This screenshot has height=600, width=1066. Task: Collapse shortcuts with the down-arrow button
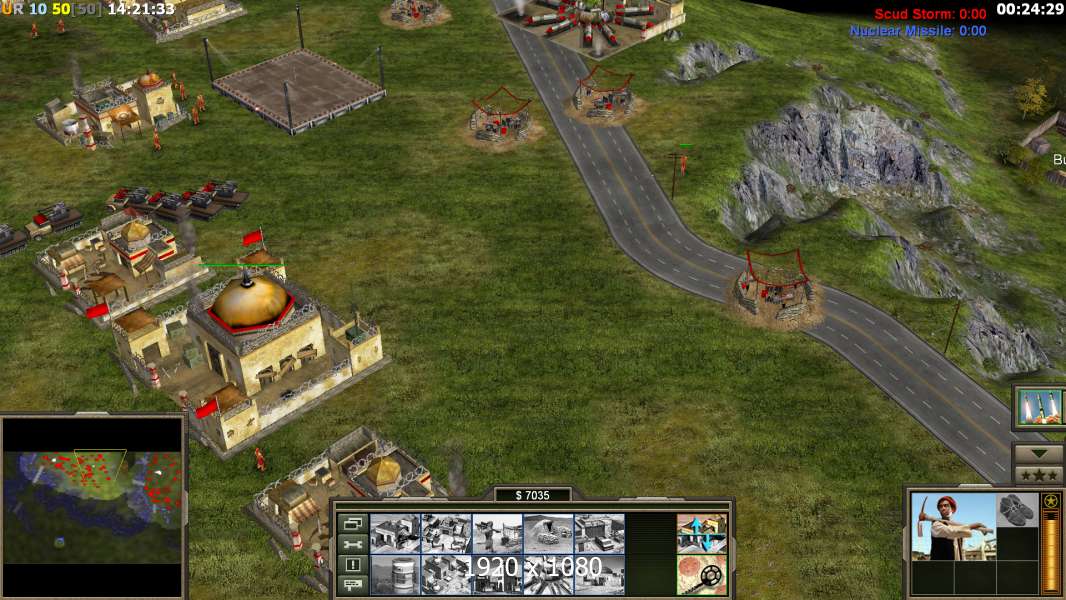point(1038,452)
